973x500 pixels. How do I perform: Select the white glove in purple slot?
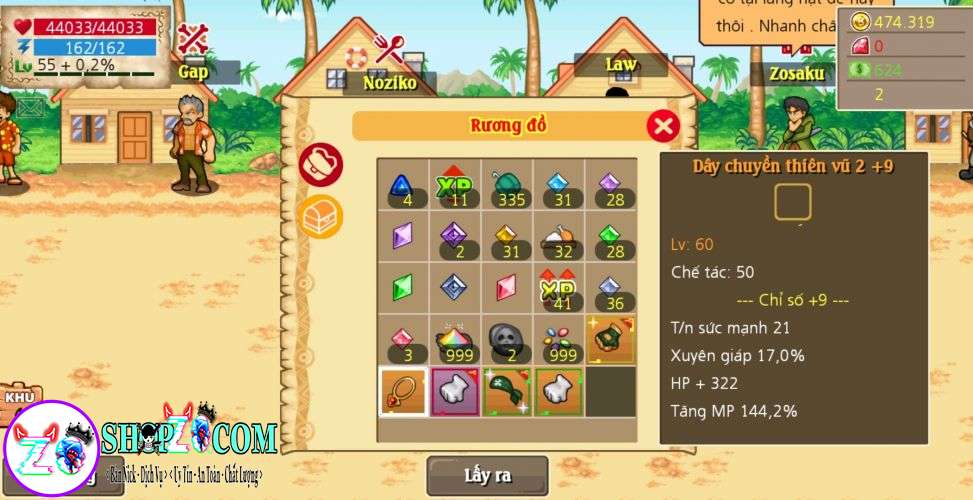454,391
